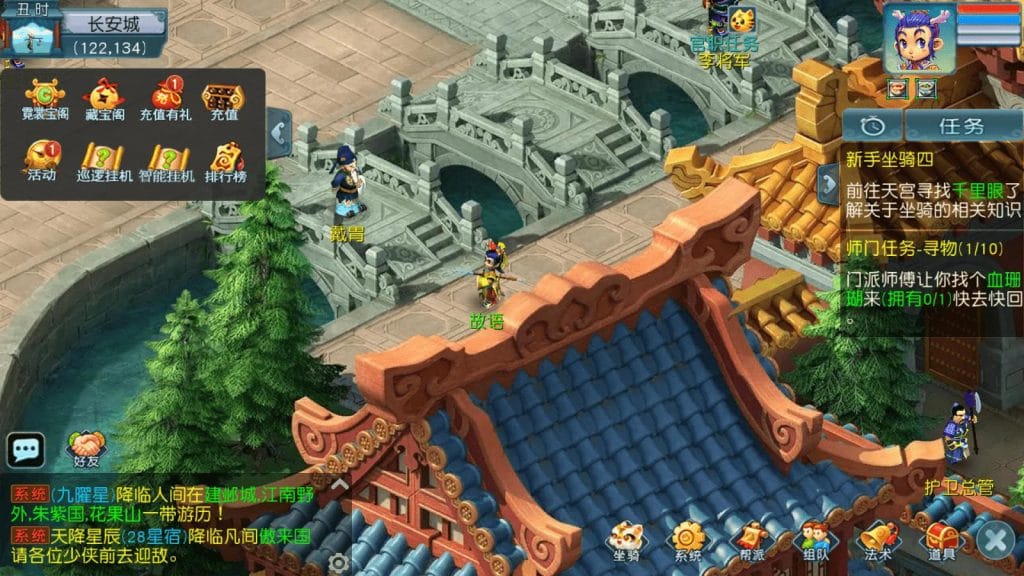The height and width of the screenshot is (576, 1024).
Task: Open the 霓裳宝阁 shop icon
Action: pyautogui.click(x=41, y=100)
